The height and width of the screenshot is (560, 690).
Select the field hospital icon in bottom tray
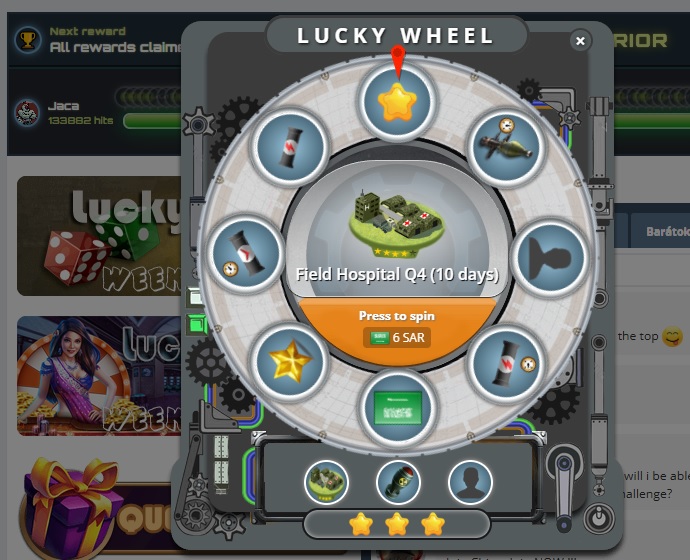click(326, 482)
